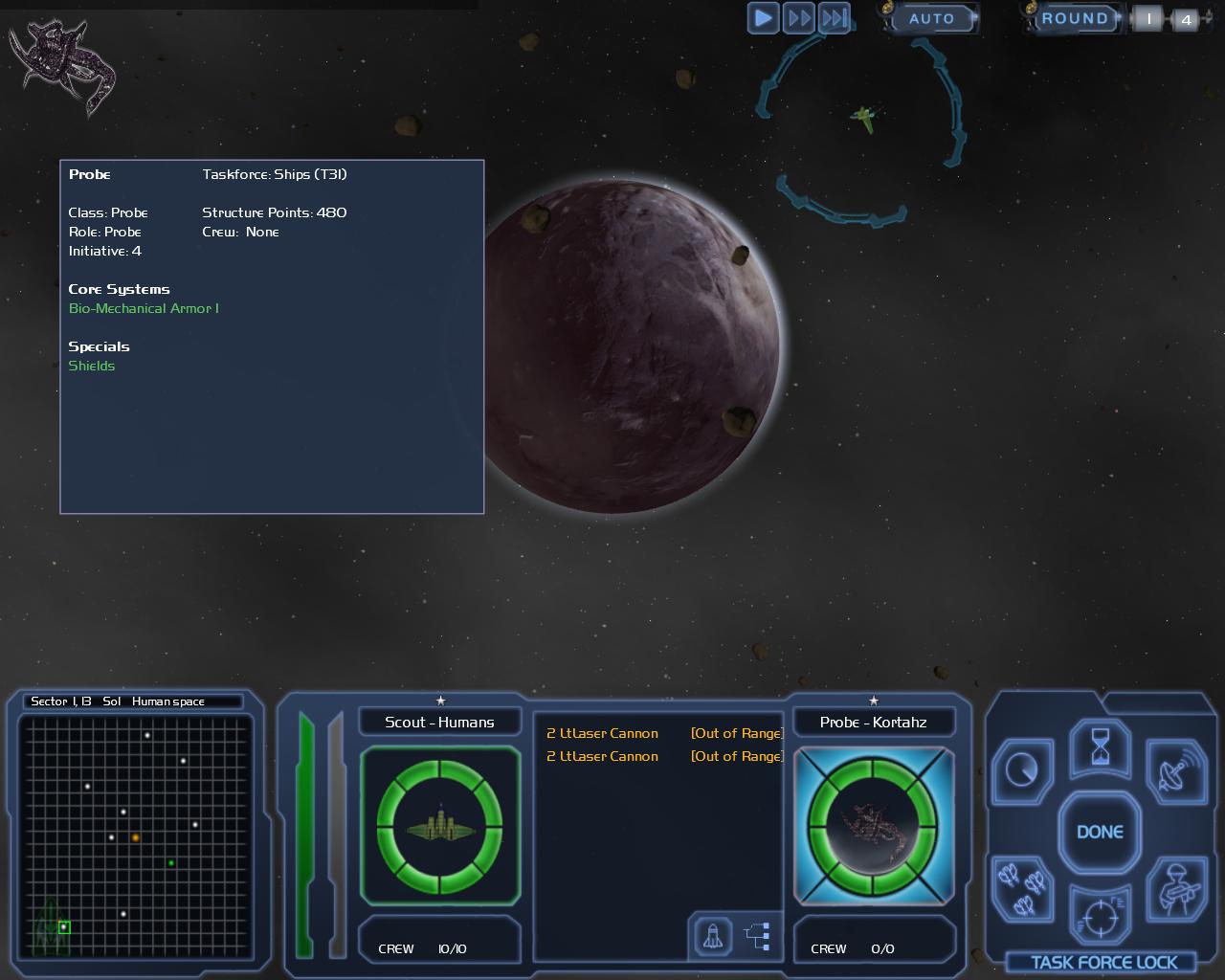Click the skip-to-end arrow button
This screenshot has width=1225, height=980.
[835, 18]
